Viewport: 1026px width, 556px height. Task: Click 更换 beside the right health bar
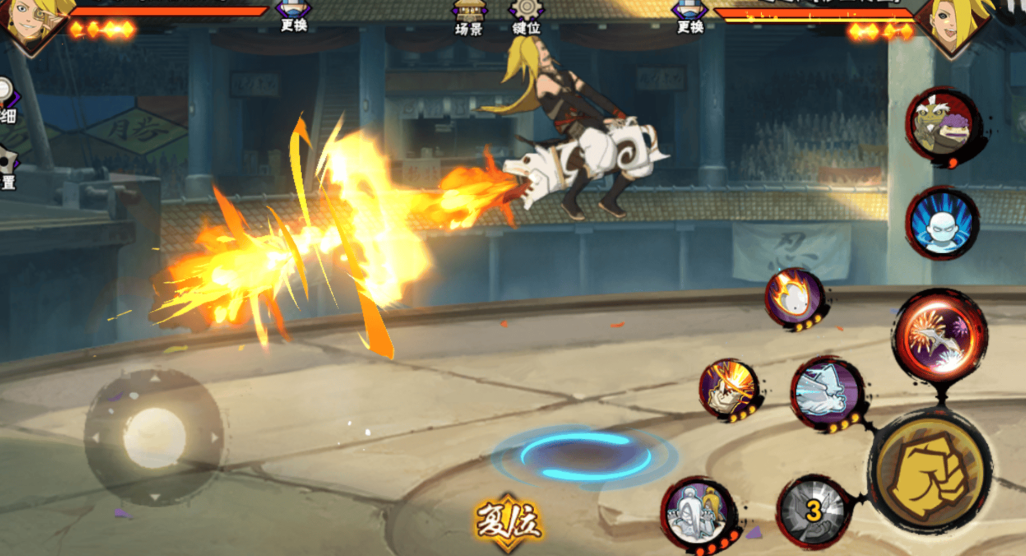(690, 15)
